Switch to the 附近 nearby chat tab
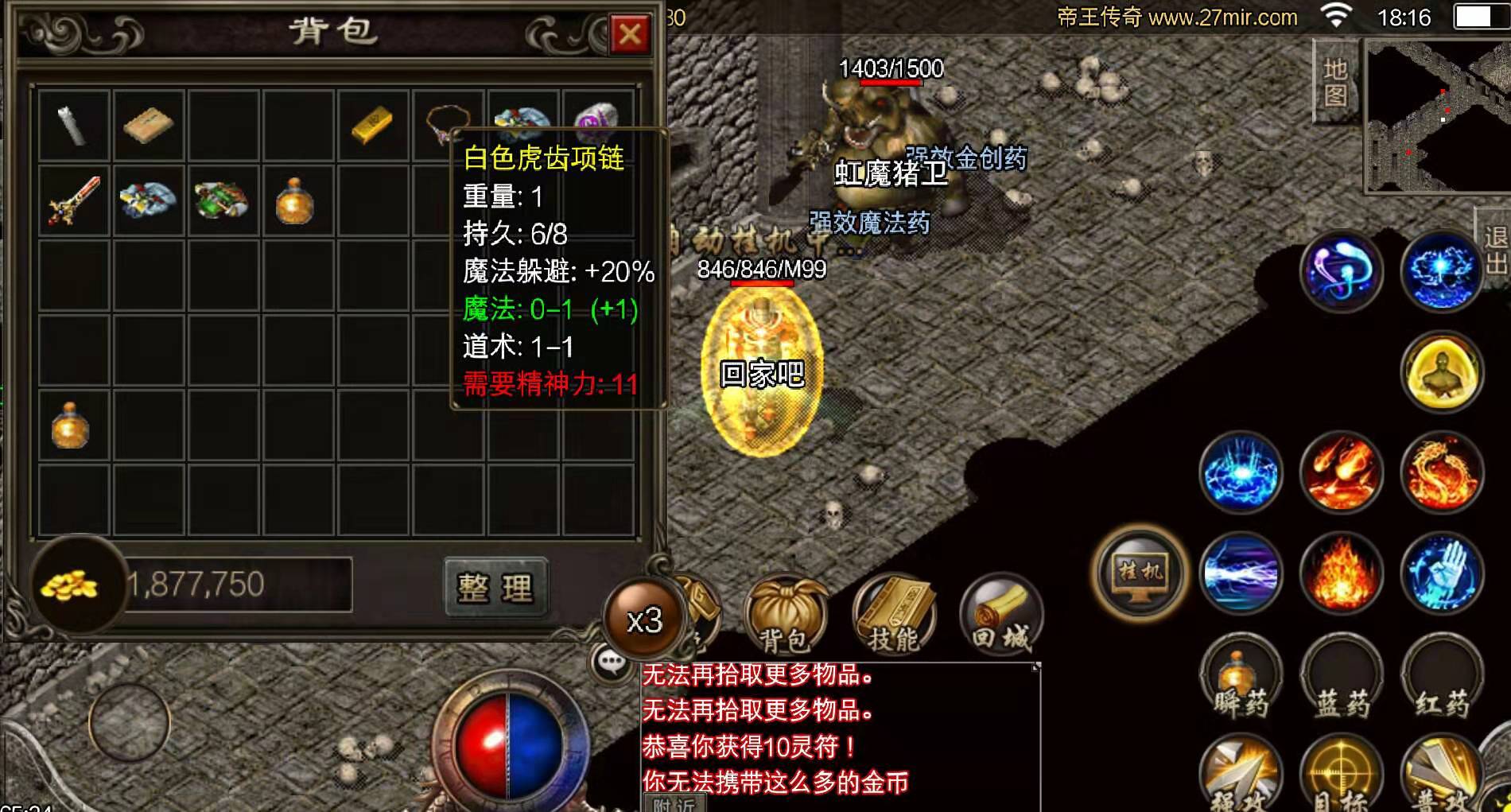This screenshot has height=812, width=1511. (674, 805)
